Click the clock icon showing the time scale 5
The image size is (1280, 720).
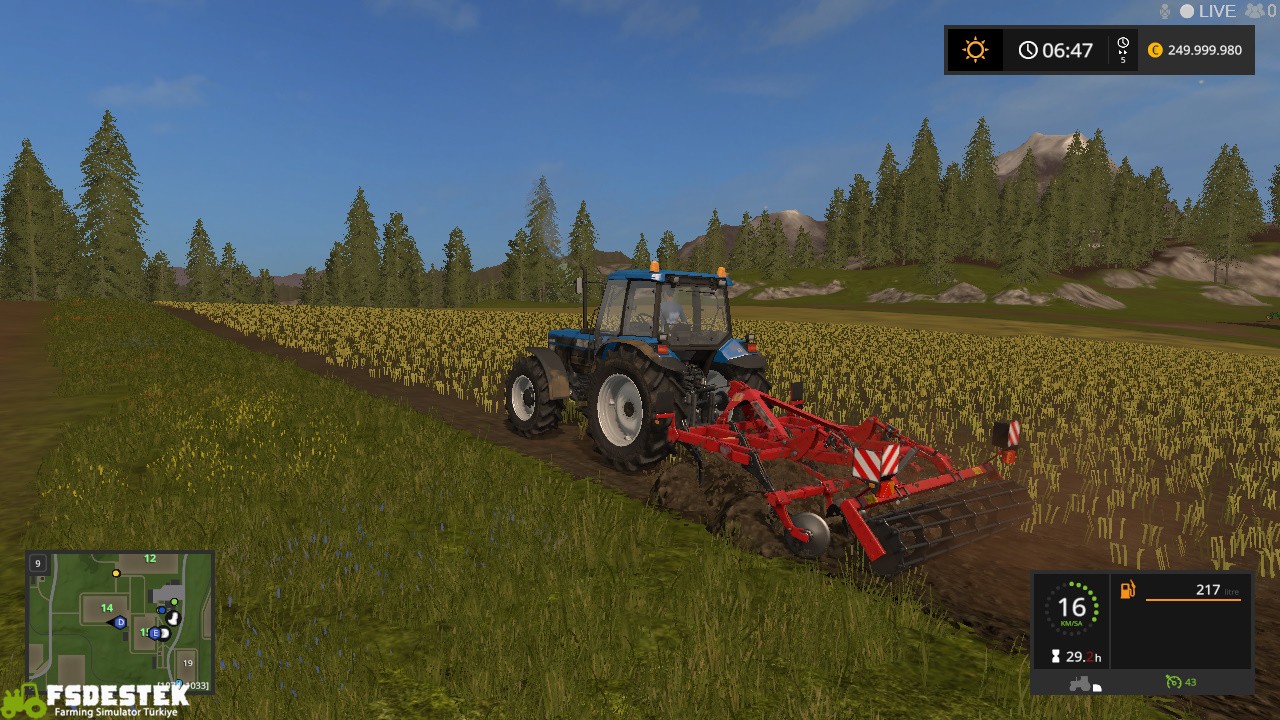point(1122,47)
